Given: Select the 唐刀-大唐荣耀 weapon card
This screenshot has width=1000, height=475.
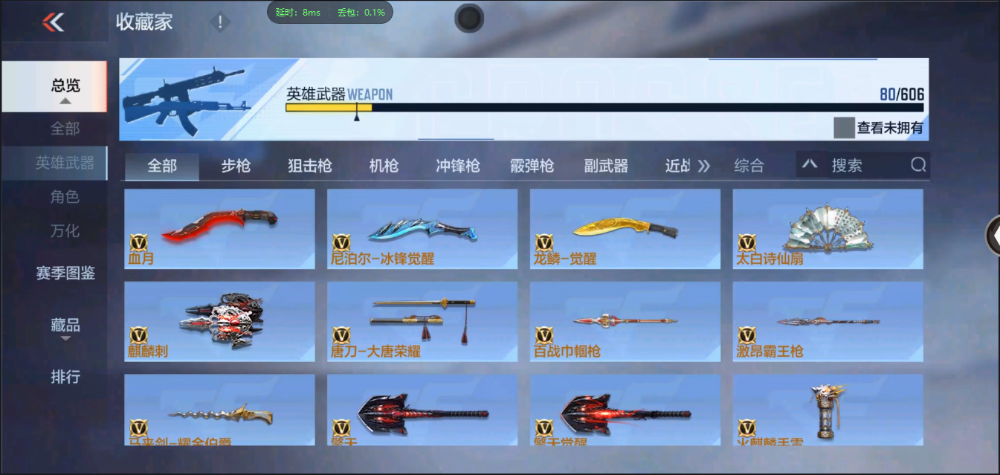Looking at the screenshot, I should click(422, 321).
